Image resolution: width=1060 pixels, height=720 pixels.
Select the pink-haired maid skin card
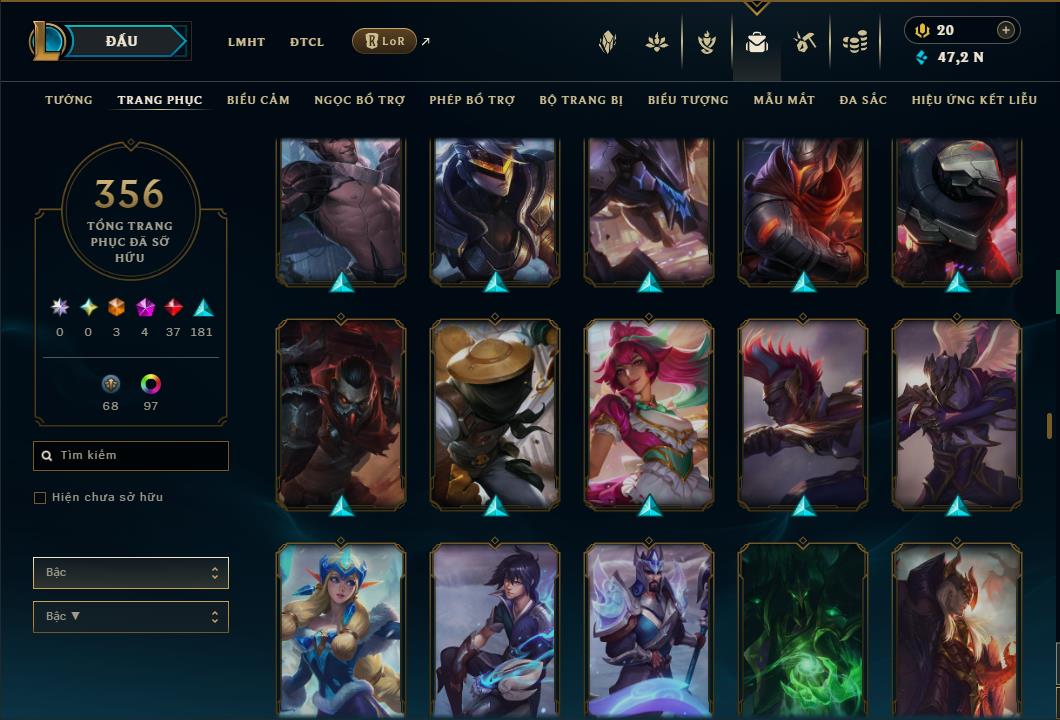pos(649,412)
